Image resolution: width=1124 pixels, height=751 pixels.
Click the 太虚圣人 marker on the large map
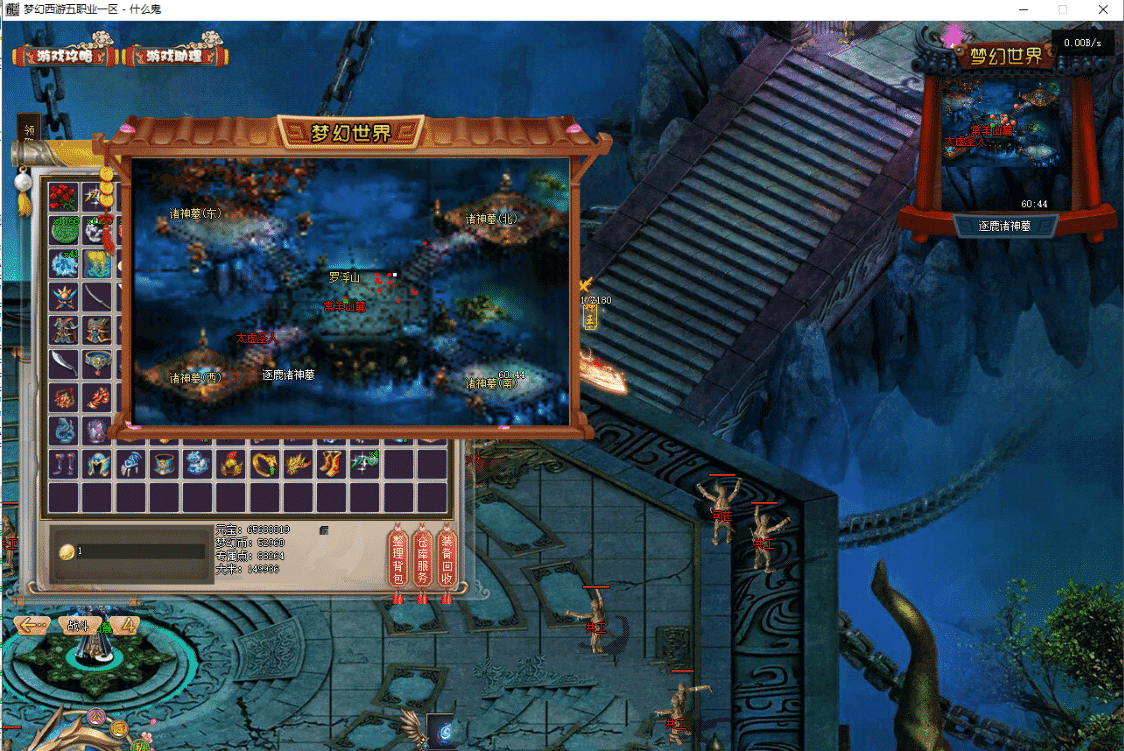[x=255, y=339]
